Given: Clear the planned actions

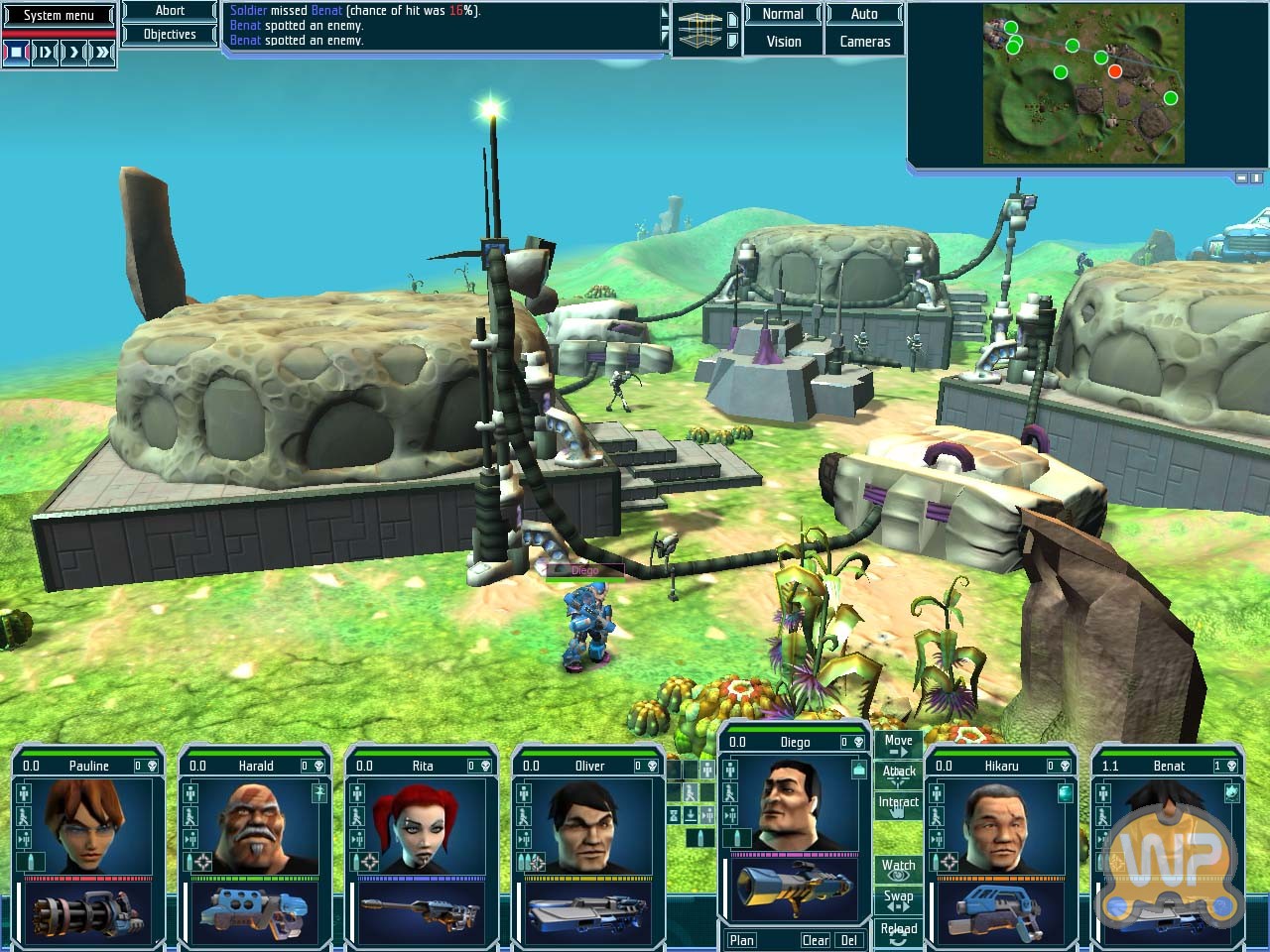Looking at the screenshot, I should coord(816,940).
